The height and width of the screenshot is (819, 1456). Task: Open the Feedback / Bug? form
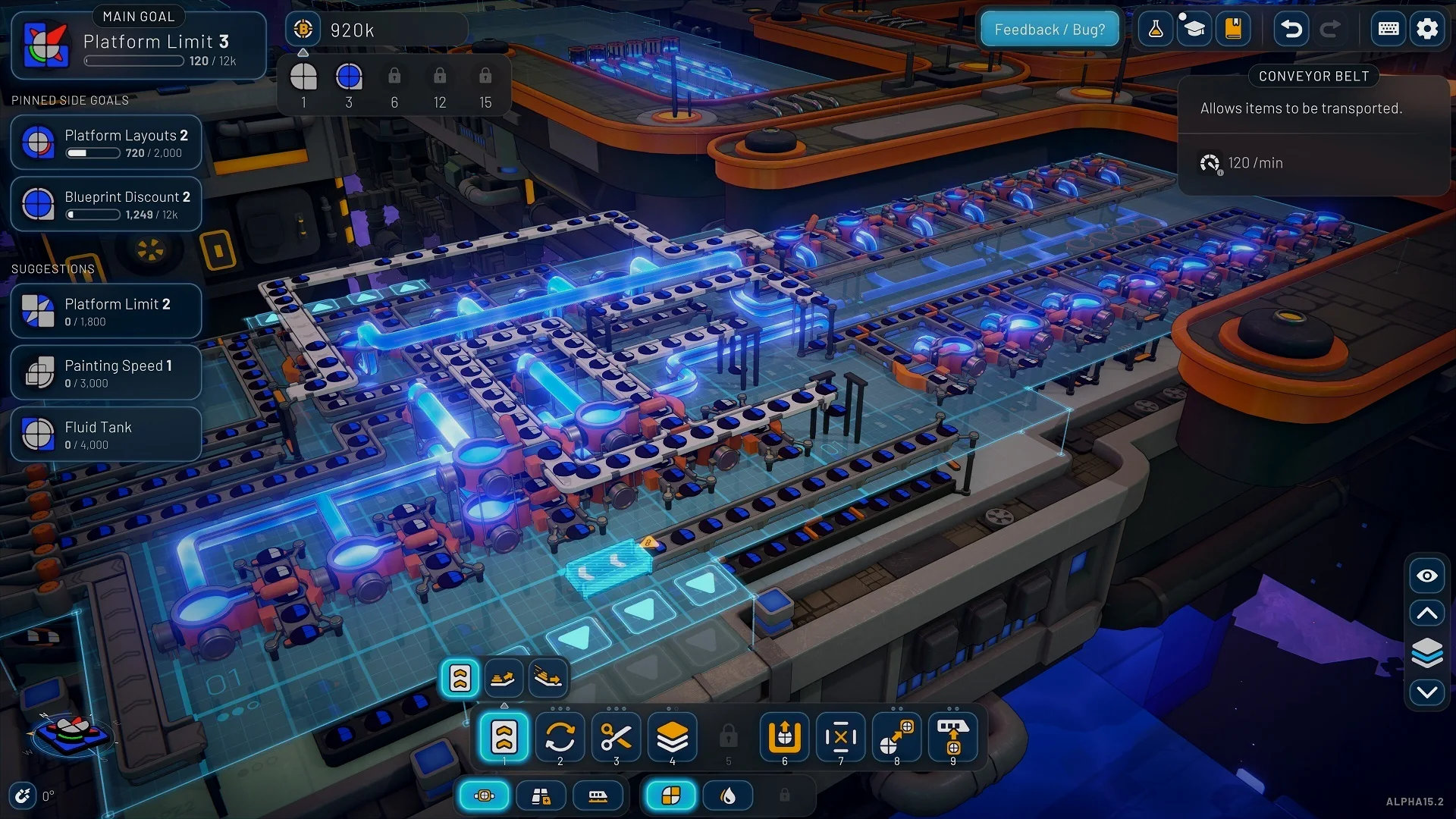click(1050, 30)
